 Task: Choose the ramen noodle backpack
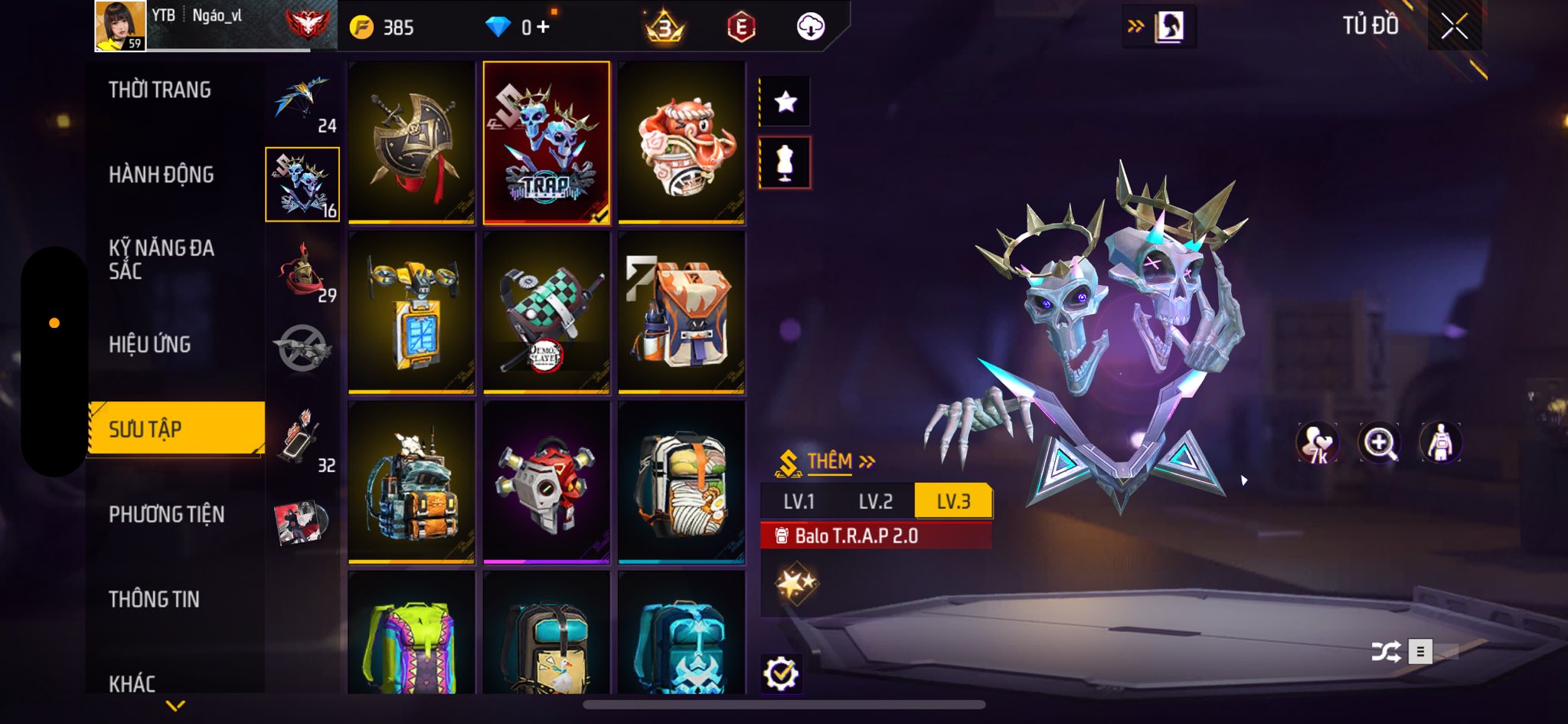(681, 483)
